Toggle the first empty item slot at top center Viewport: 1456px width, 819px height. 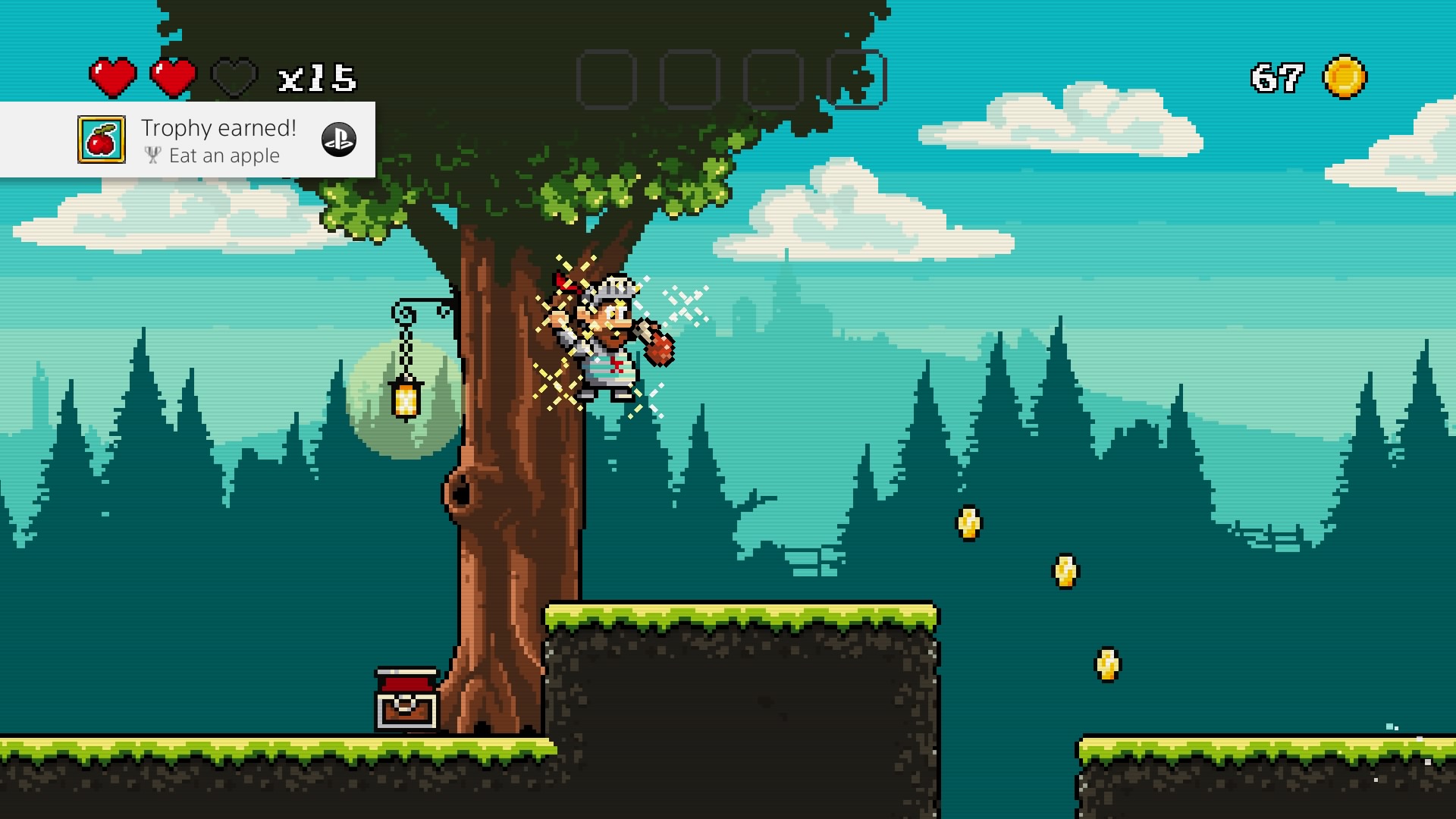[x=607, y=78]
